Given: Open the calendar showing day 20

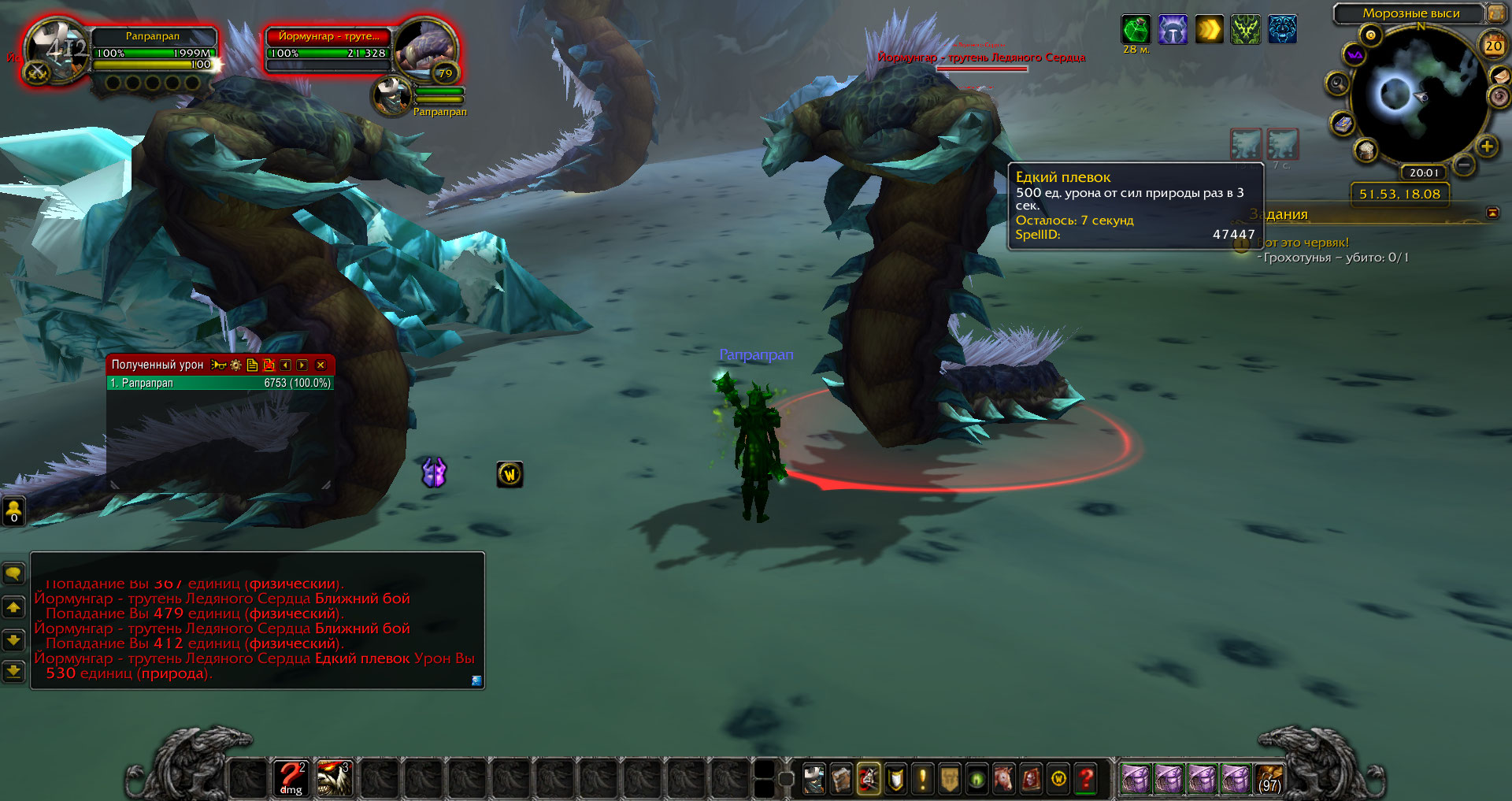Looking at the screenshot, I should click(x=1493, y=46).
